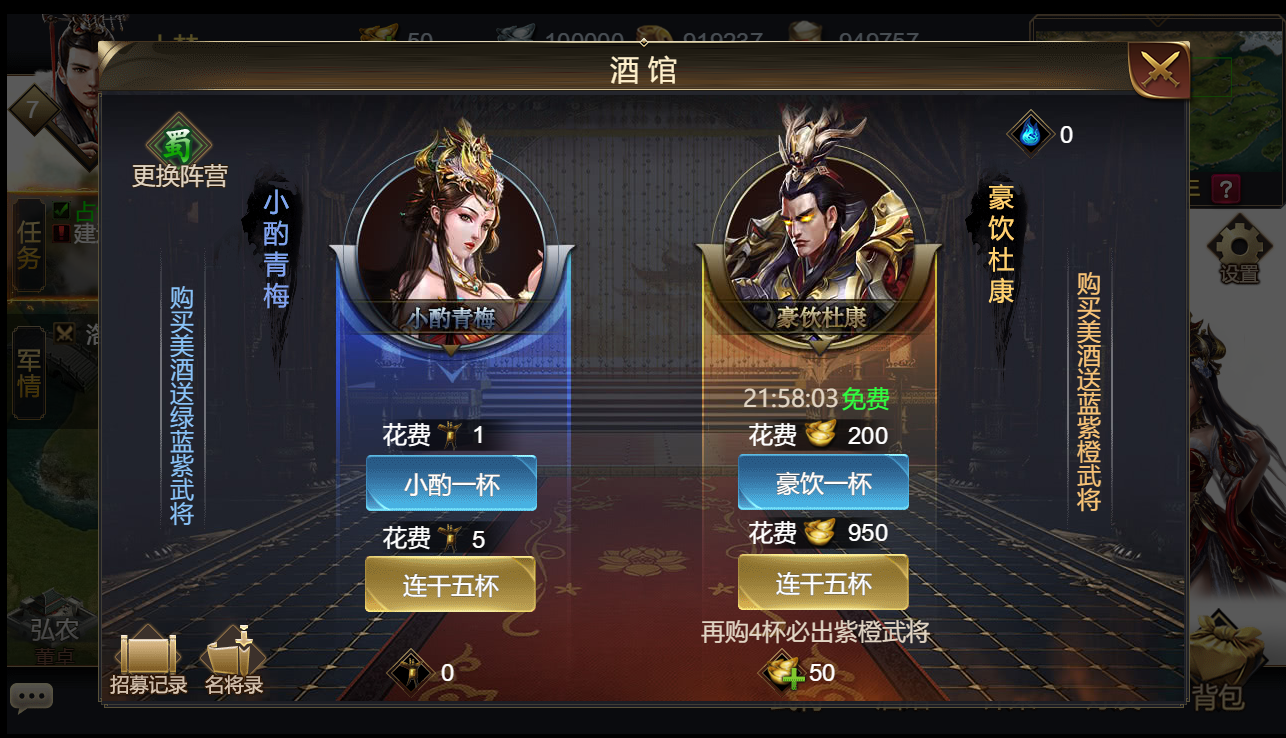1286x738 pixels.
Task: Open the help question mark
Action: pos(1226,190)
